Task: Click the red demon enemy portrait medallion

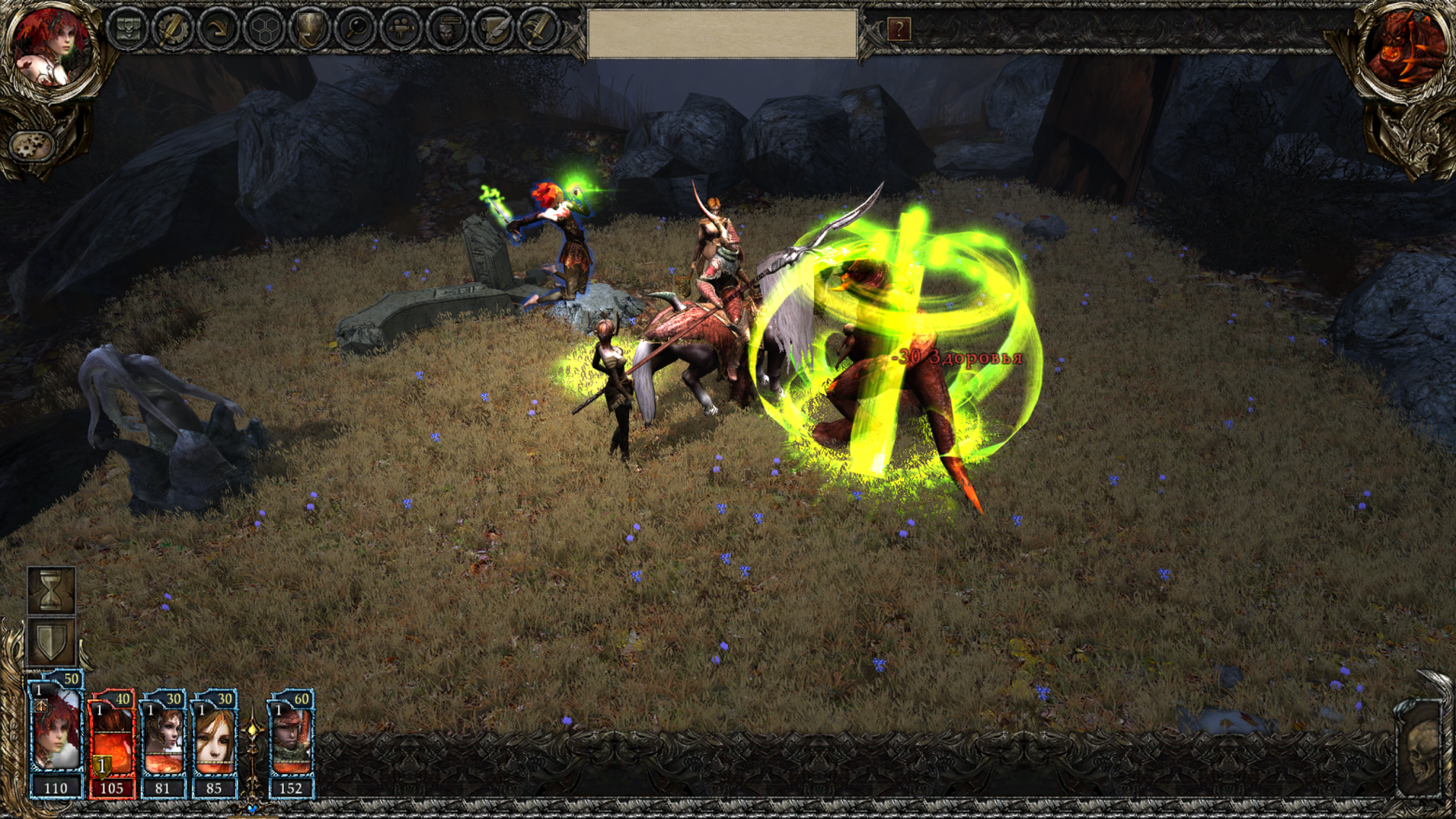Action: pos(1405,48)
